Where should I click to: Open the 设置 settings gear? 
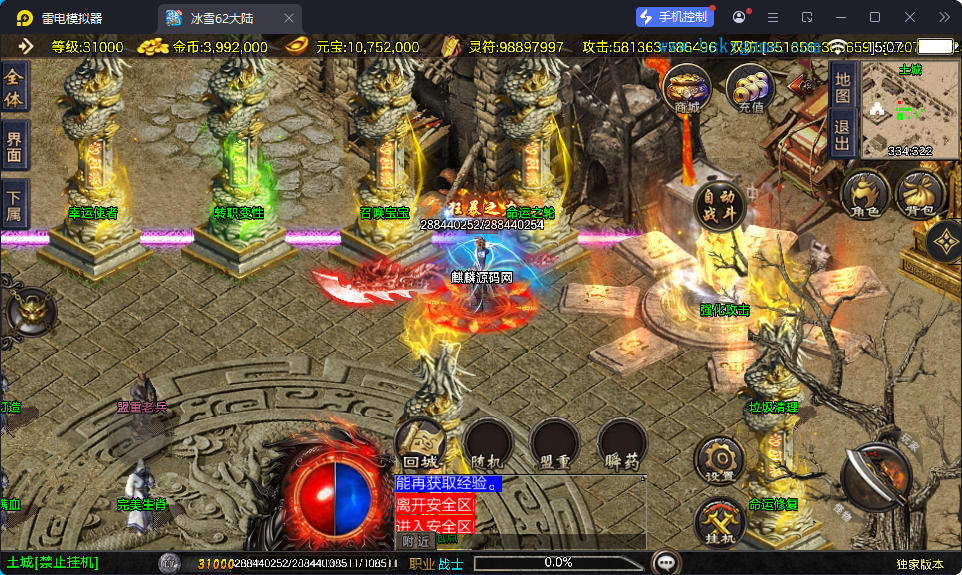coord(719,461)
